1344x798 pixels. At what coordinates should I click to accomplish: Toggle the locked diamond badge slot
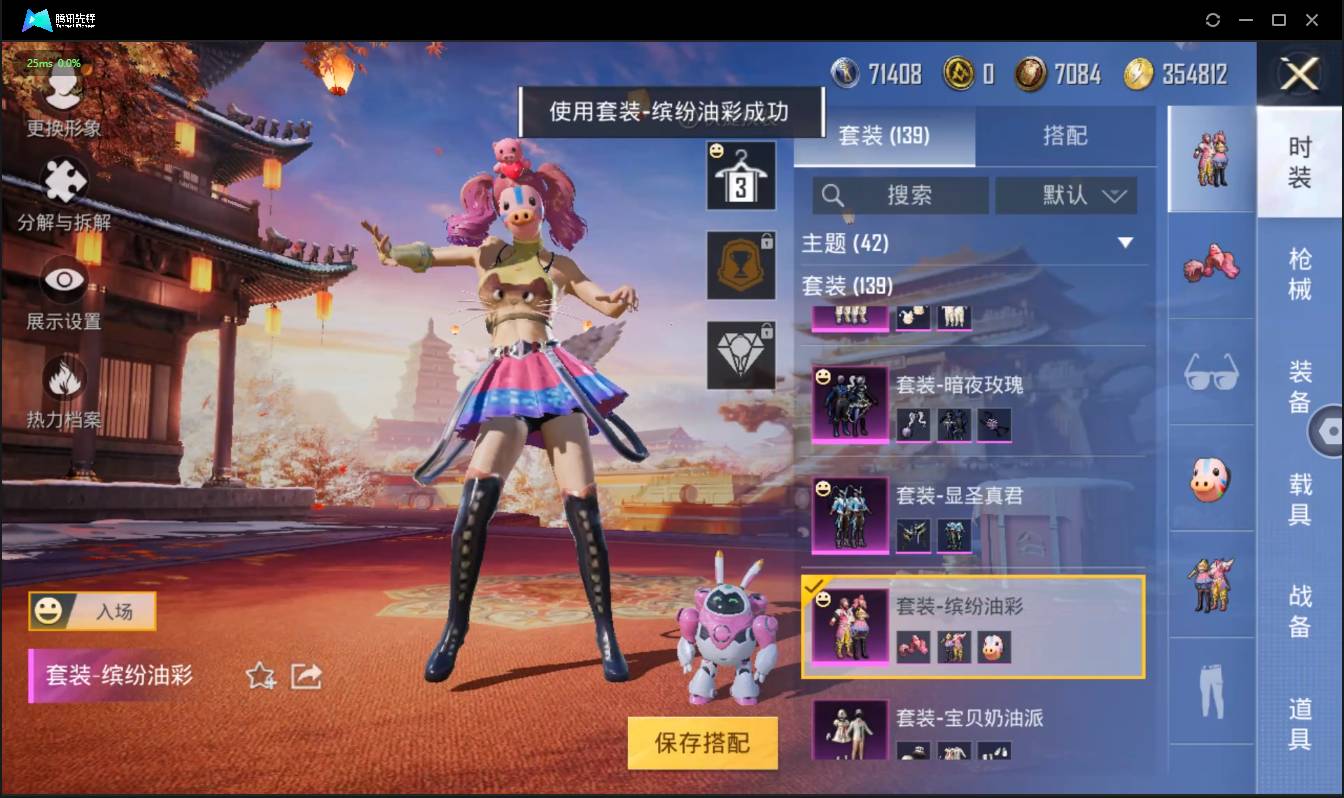(x=741, y=355)
